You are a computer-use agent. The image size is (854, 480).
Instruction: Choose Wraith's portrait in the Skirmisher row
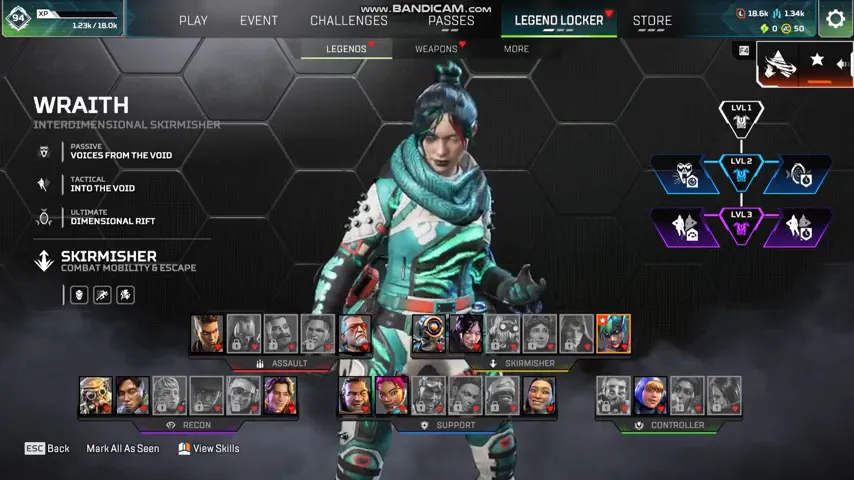[x=466, y=334]
